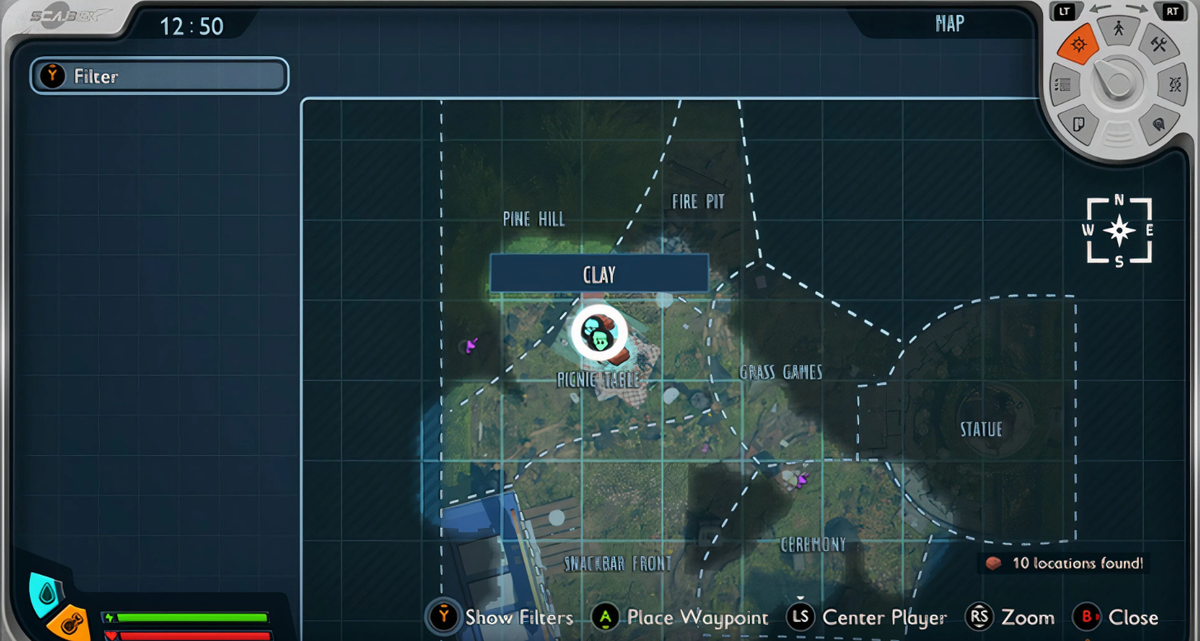Open the checklist quests tab

[x=1063, y=85]
